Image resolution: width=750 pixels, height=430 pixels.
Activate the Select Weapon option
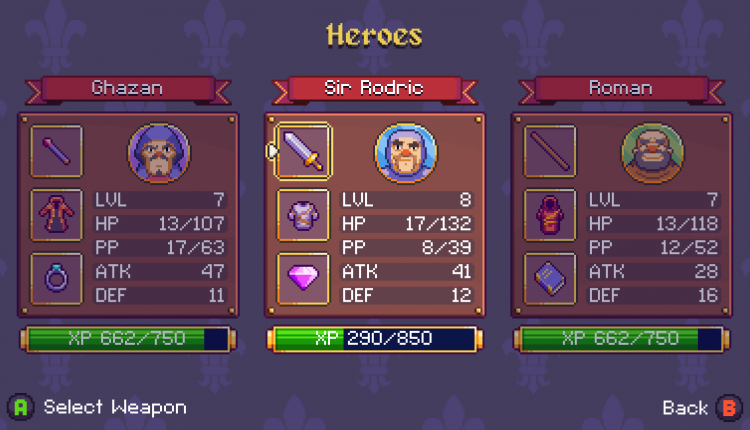point(100,407)
